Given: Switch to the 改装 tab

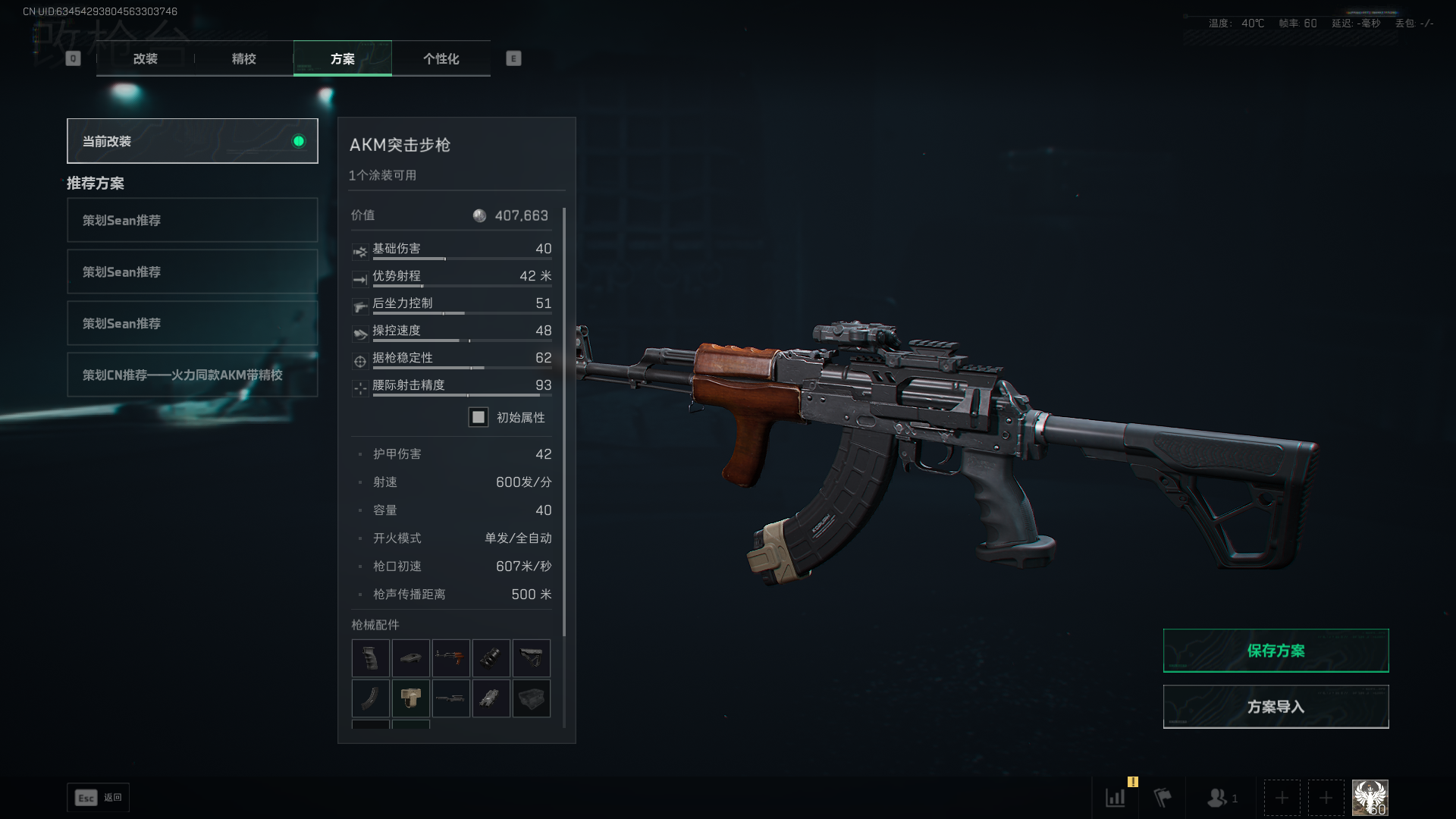Looking at the screenshot, I should point(145,58).
